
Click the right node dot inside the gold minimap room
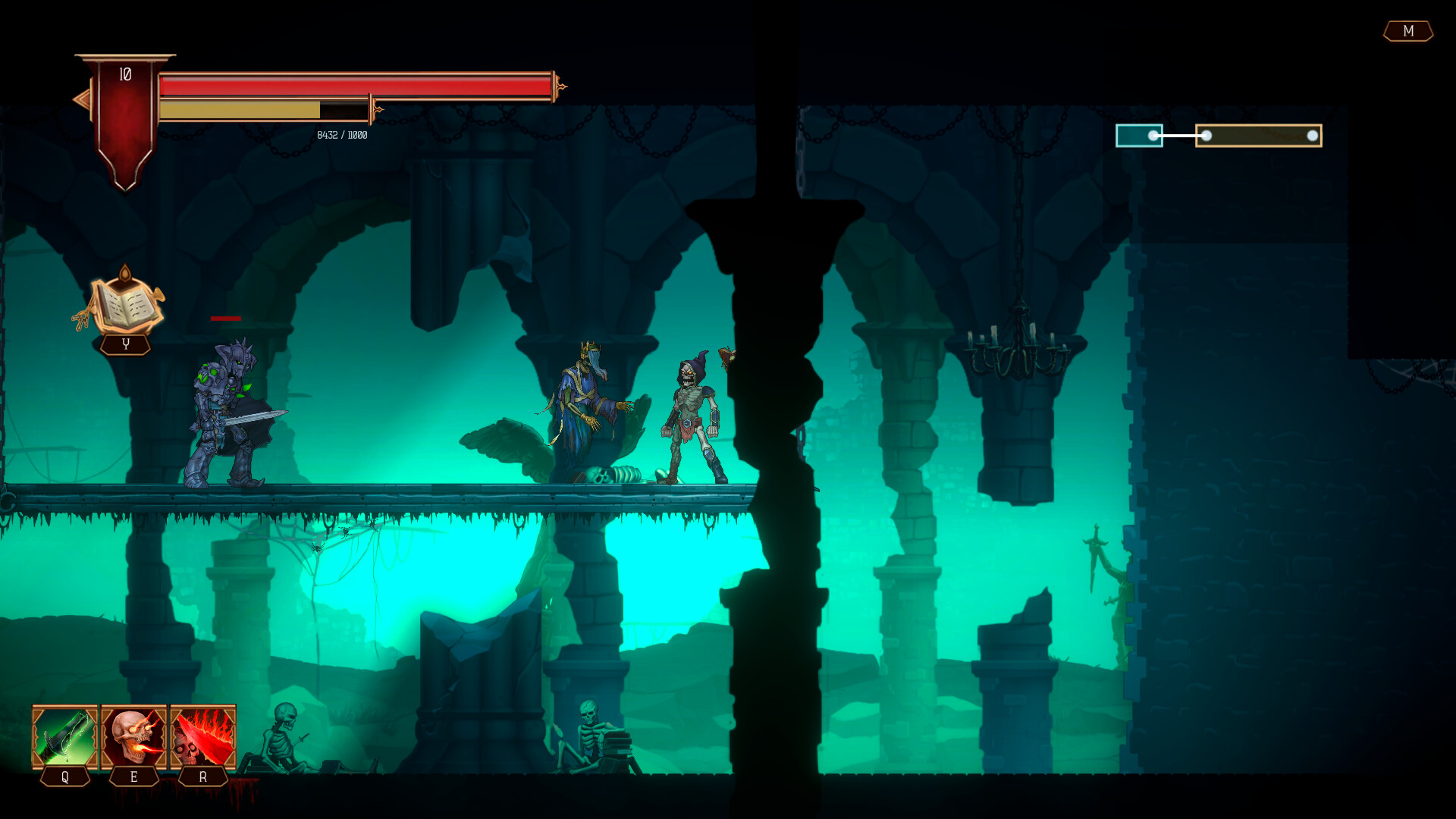coord(1314,135)
